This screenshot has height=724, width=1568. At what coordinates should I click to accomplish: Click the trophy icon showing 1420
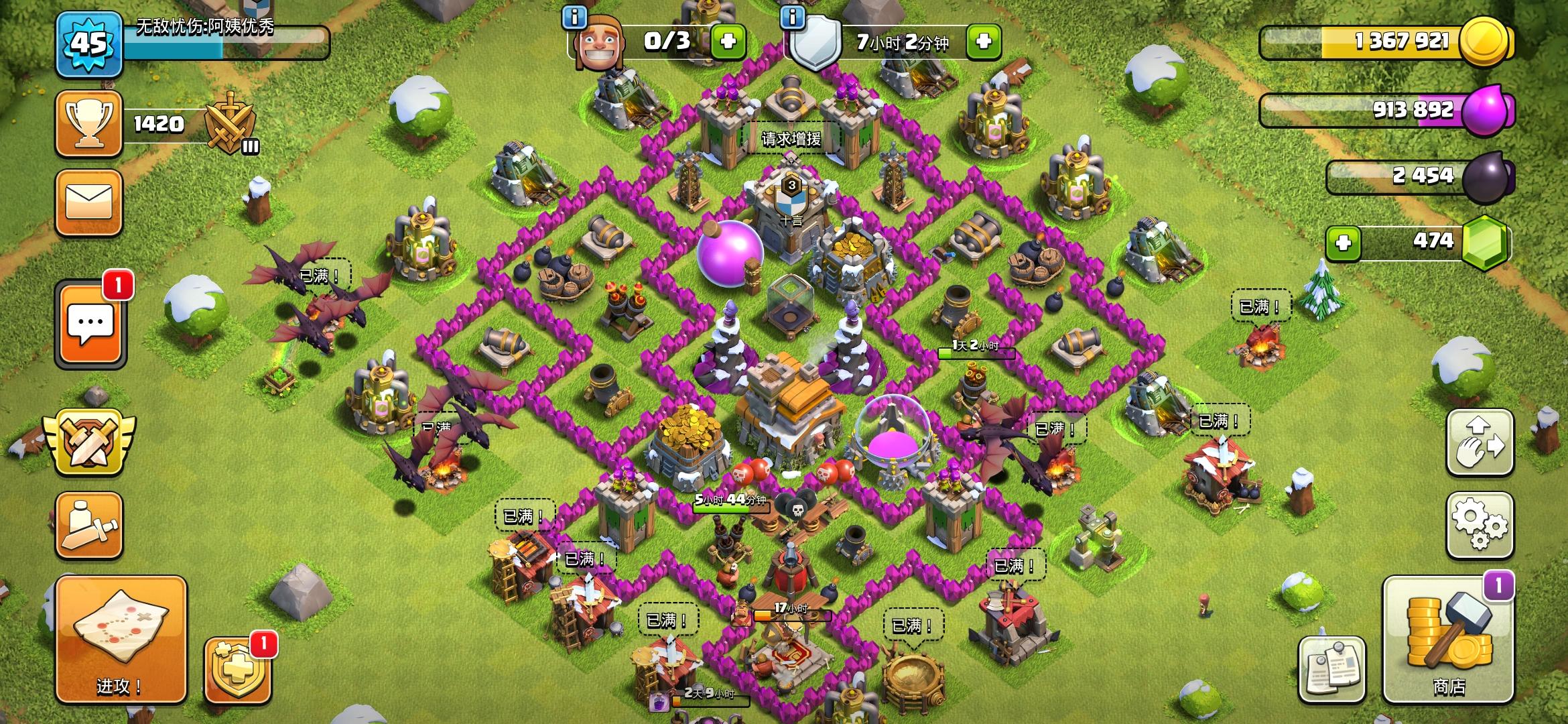(89, 124)
